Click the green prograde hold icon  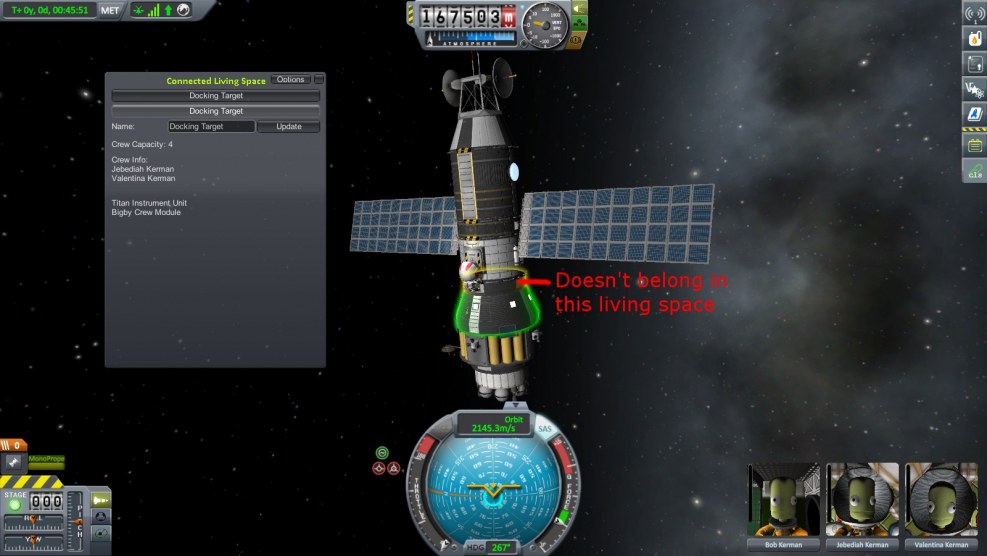pyautogui.click(x=382, y=453)
